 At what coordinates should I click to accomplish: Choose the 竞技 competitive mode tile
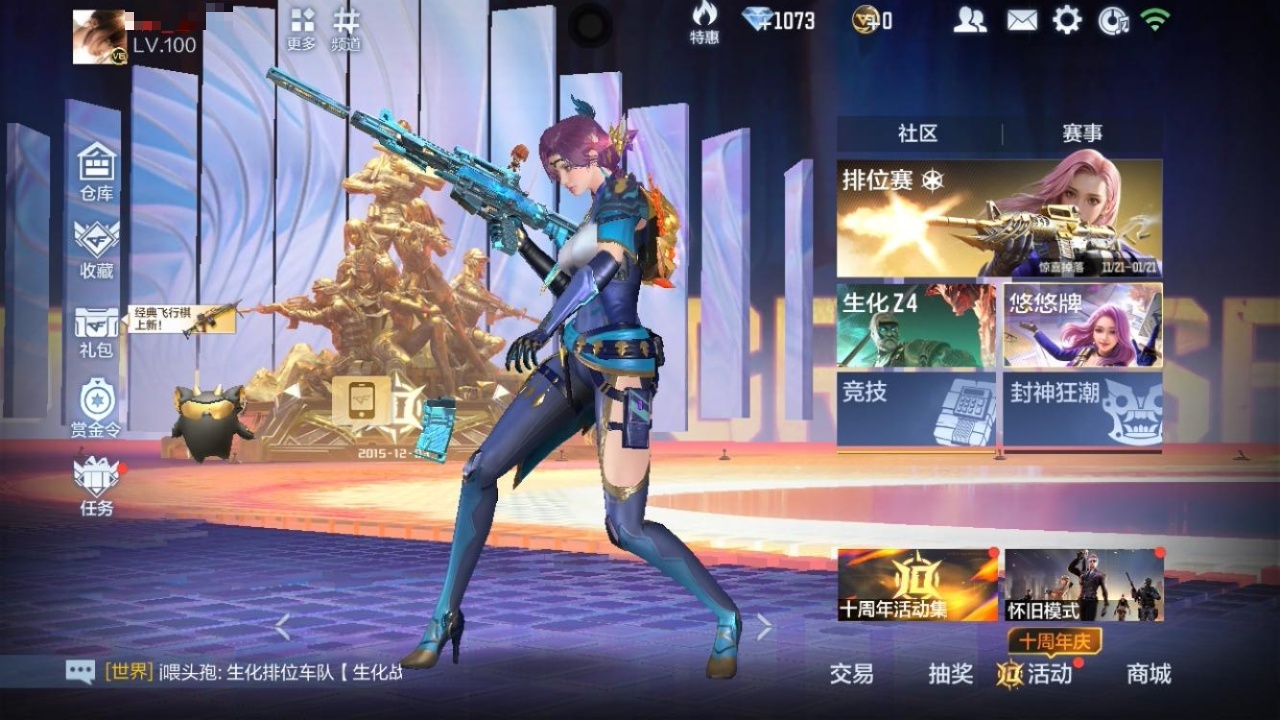[x=916, y=409]
